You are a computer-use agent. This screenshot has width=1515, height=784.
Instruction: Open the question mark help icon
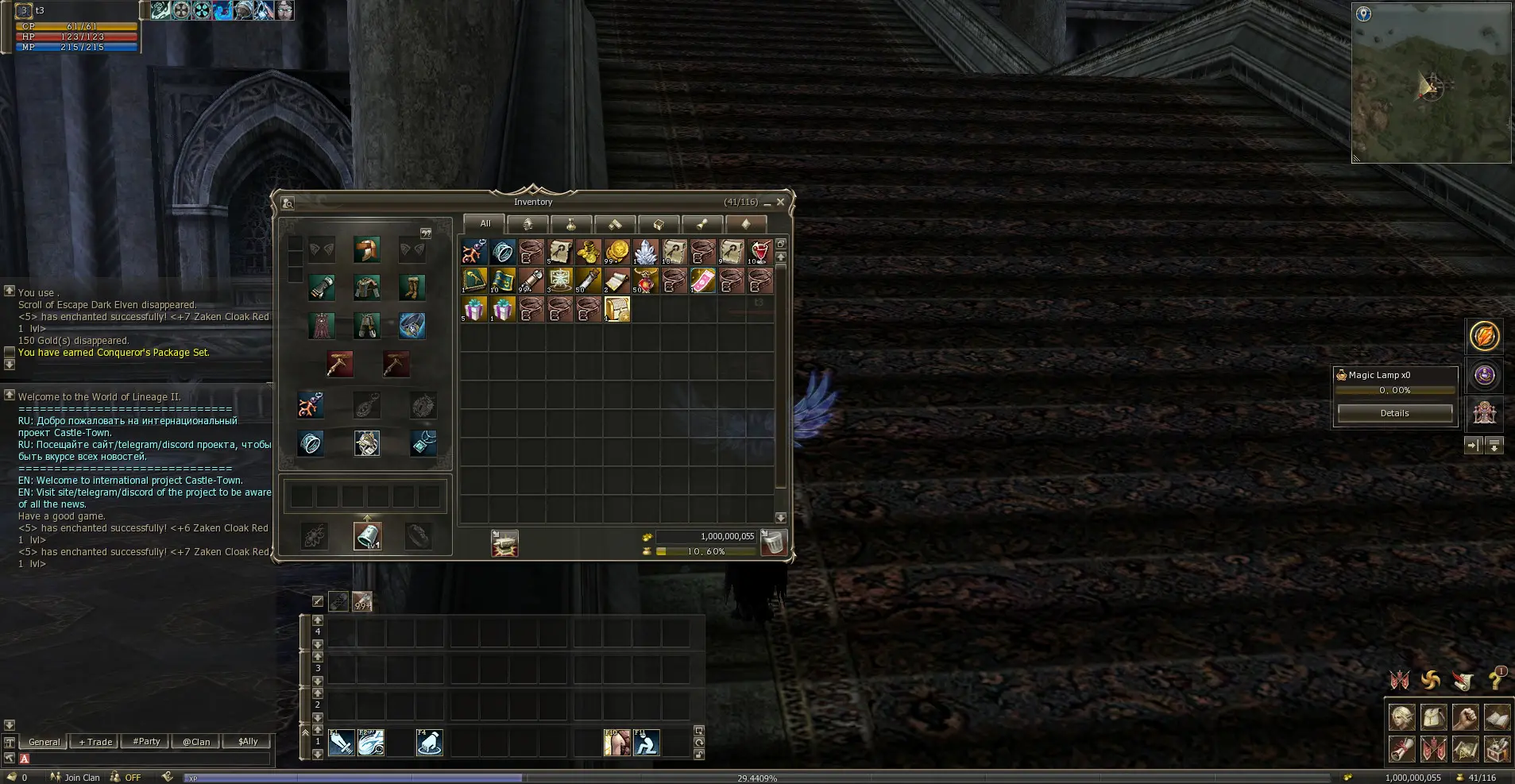pyautogui.click(x=1496, y=680)
